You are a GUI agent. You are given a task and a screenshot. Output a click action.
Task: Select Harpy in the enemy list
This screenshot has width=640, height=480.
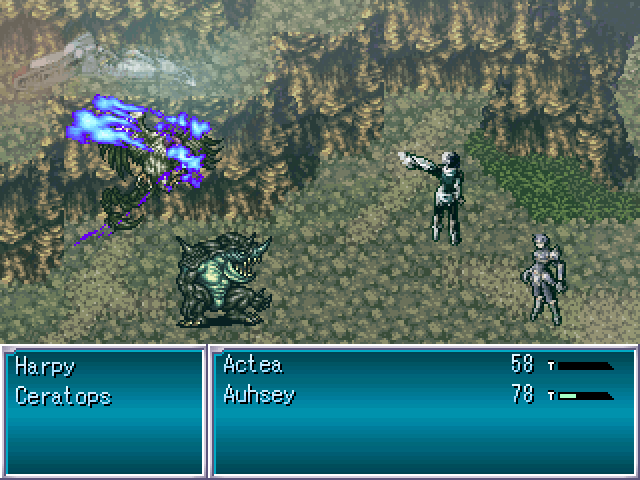[x=45, y=366]
